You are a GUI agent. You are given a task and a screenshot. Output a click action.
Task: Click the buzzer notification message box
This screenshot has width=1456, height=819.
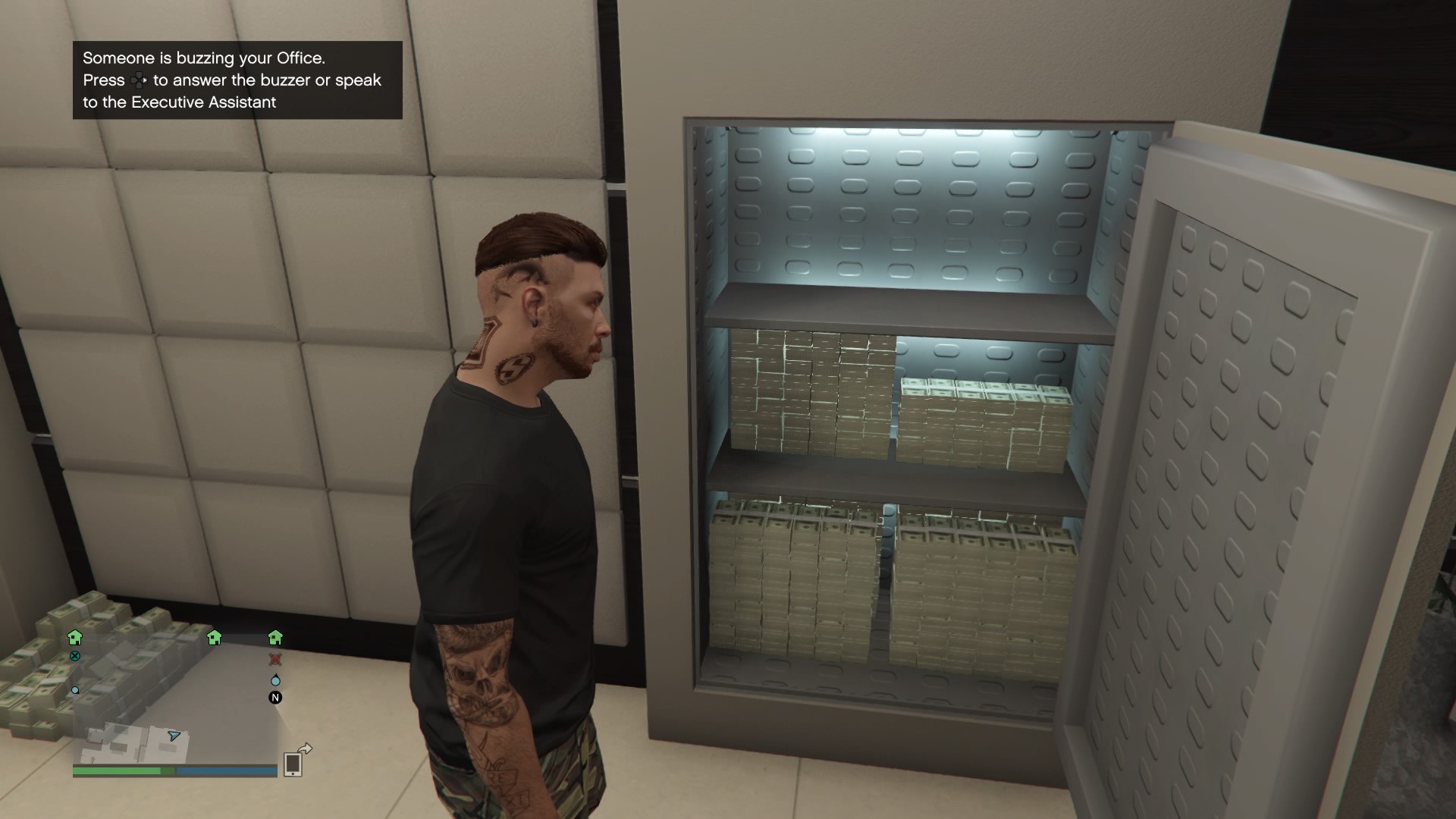click(235, 80)
